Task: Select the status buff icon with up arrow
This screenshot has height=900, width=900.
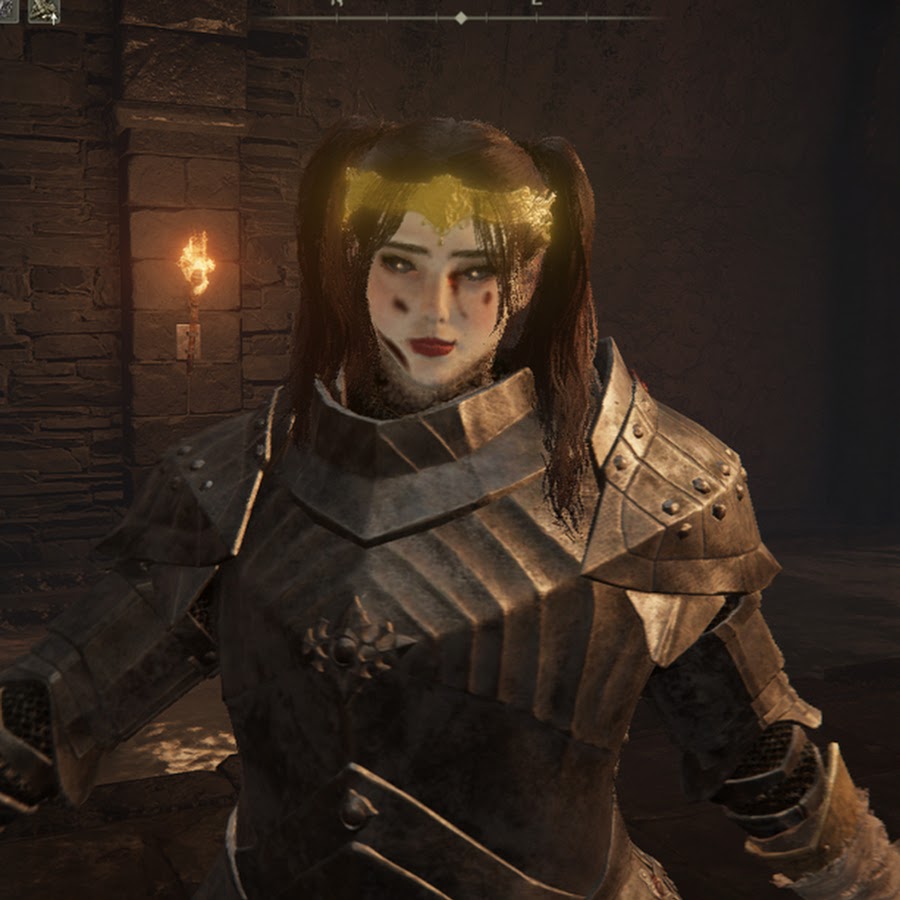Action: tap(43, 10)
